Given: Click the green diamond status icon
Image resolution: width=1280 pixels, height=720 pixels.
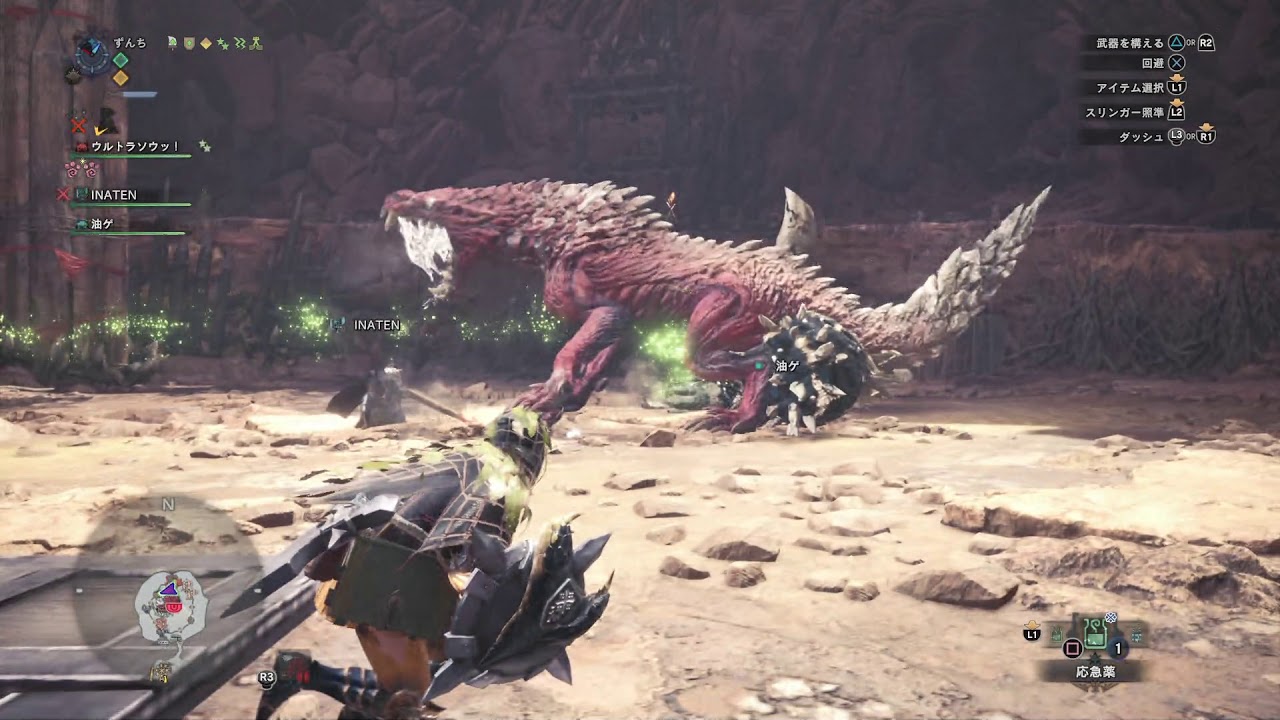Looking at the screenshot, I should click(x=120, y=60).
